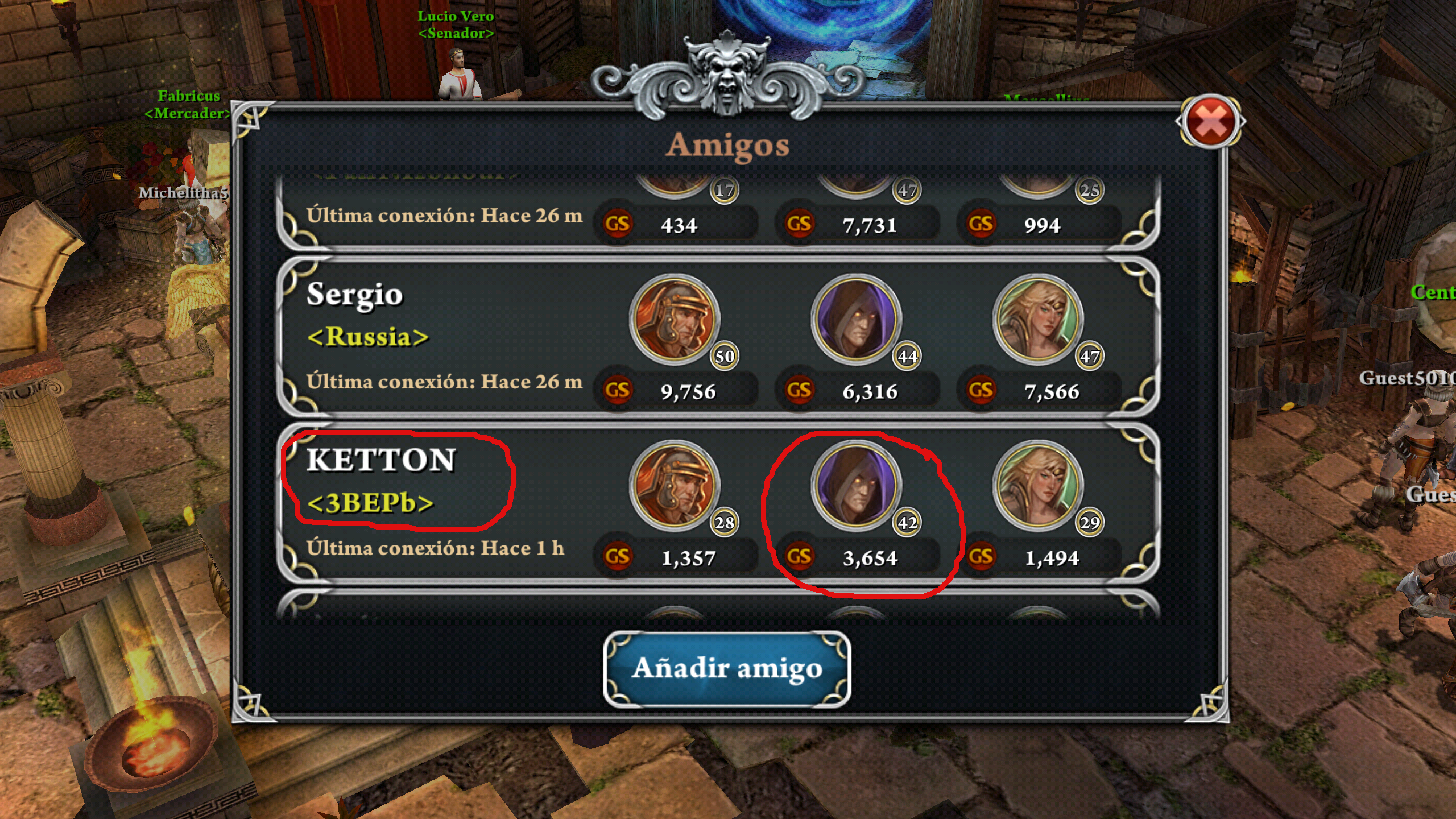1456x819 pixels.
Task: Pick KETTON's level 28 gladiator portrait
Action: pyautogui.click(x=675, y=486)
